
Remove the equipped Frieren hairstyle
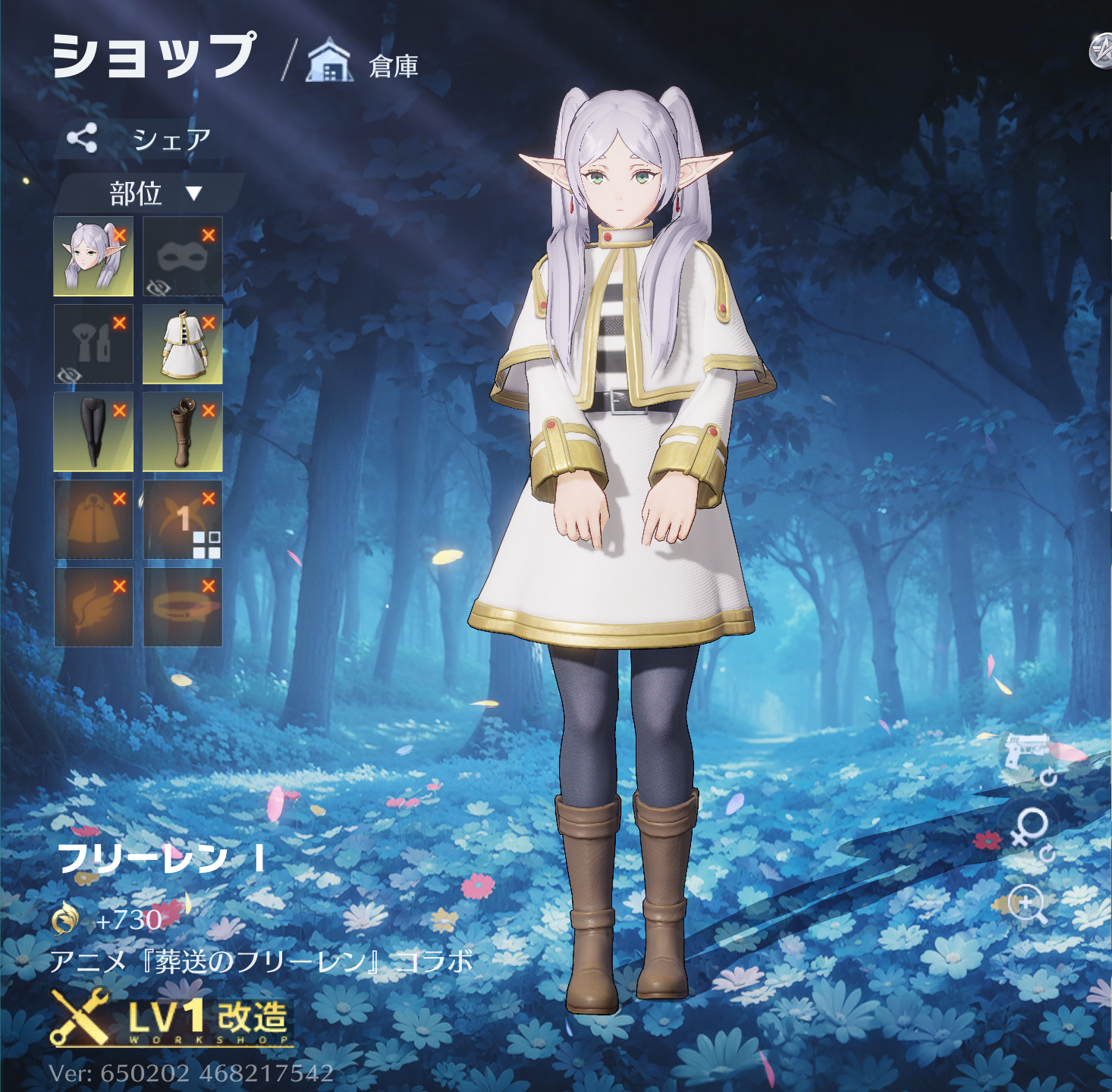(x=120, y=235)
